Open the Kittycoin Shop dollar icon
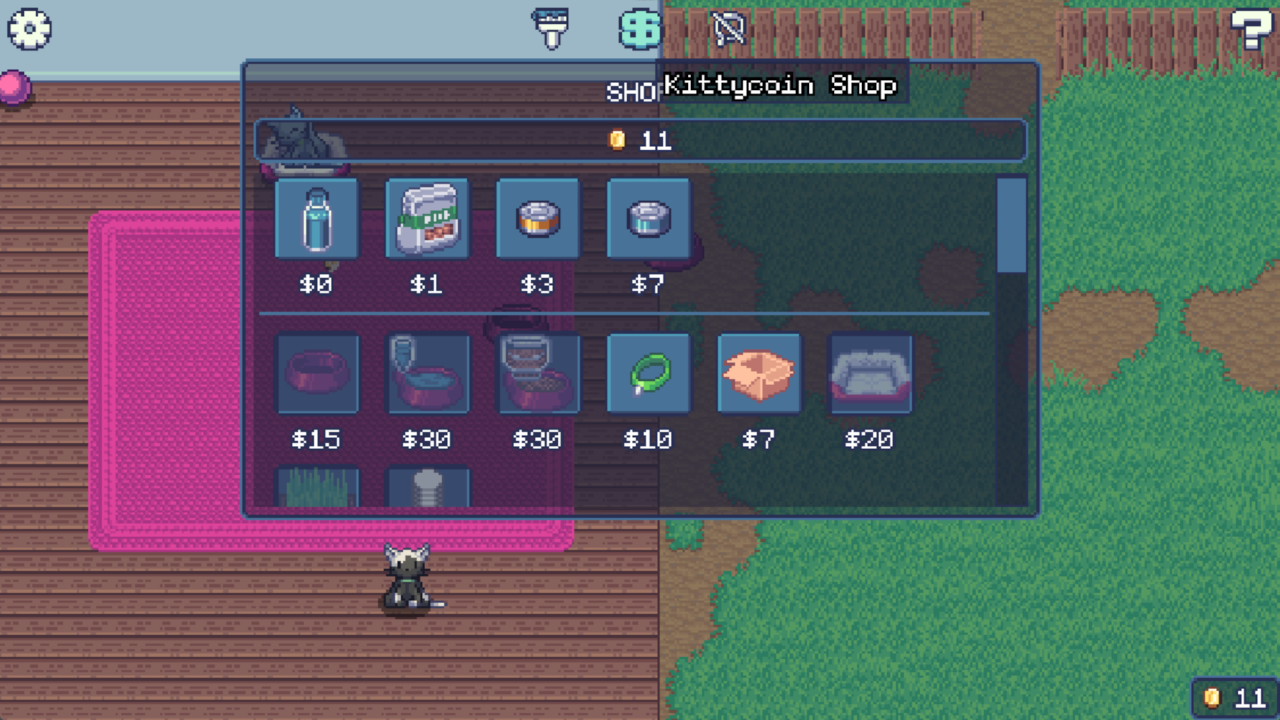Screen dimensions: 1280x720 [637, 29]
